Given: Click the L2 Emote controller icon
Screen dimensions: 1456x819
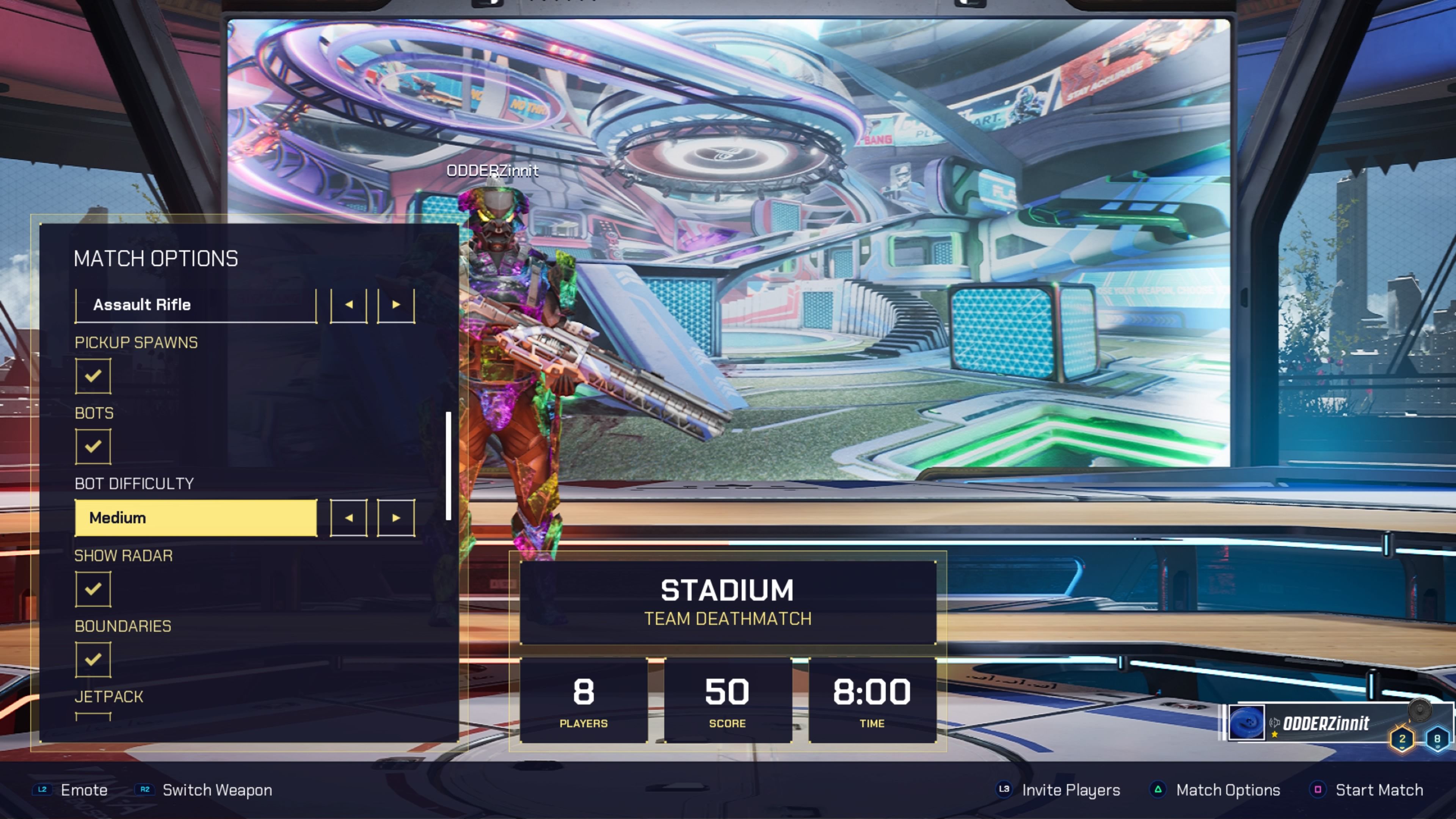Looking at the screenshot, I should tap(42, 790).
